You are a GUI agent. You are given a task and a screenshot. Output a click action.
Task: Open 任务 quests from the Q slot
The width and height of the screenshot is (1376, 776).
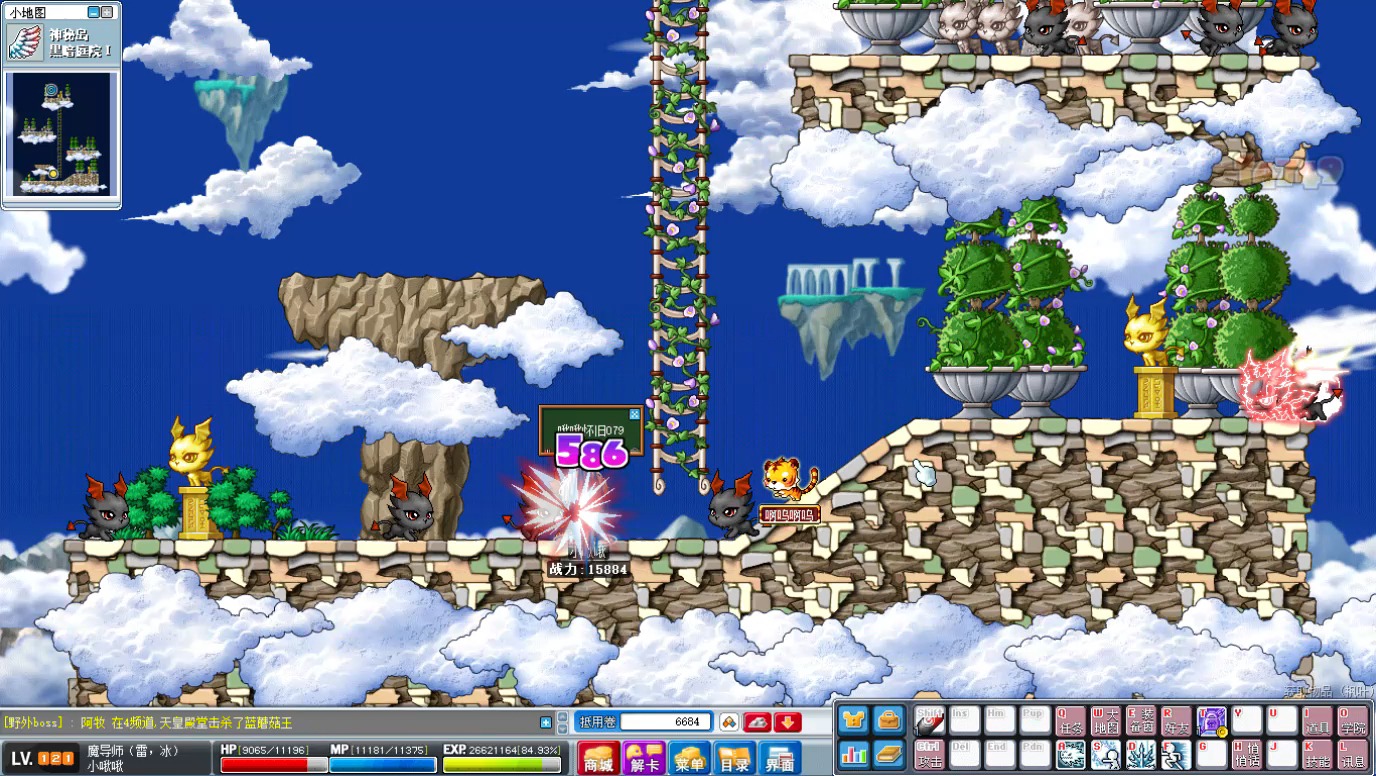point(1070,721)
